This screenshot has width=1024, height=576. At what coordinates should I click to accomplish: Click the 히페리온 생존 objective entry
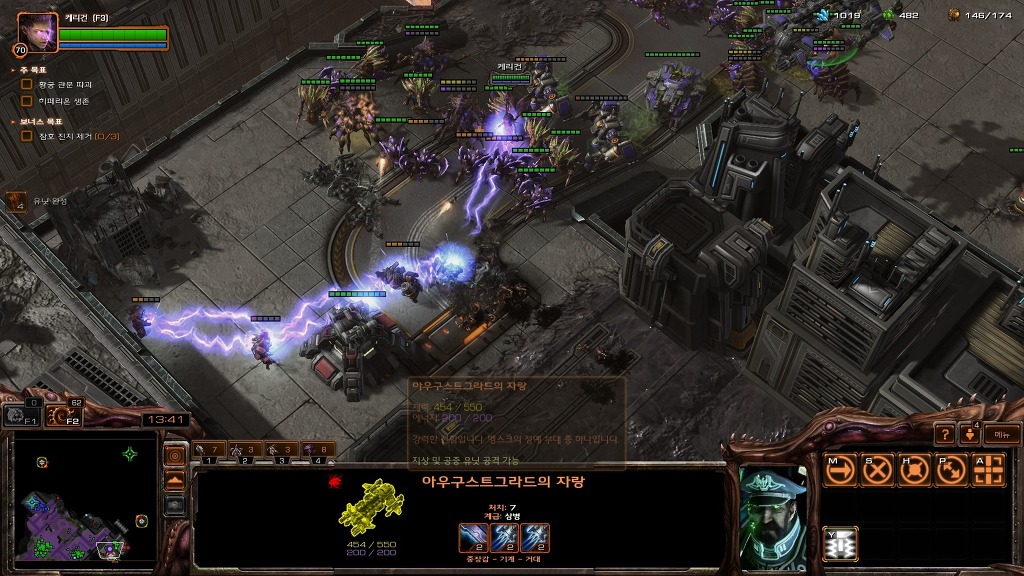[x=64, y=101]
